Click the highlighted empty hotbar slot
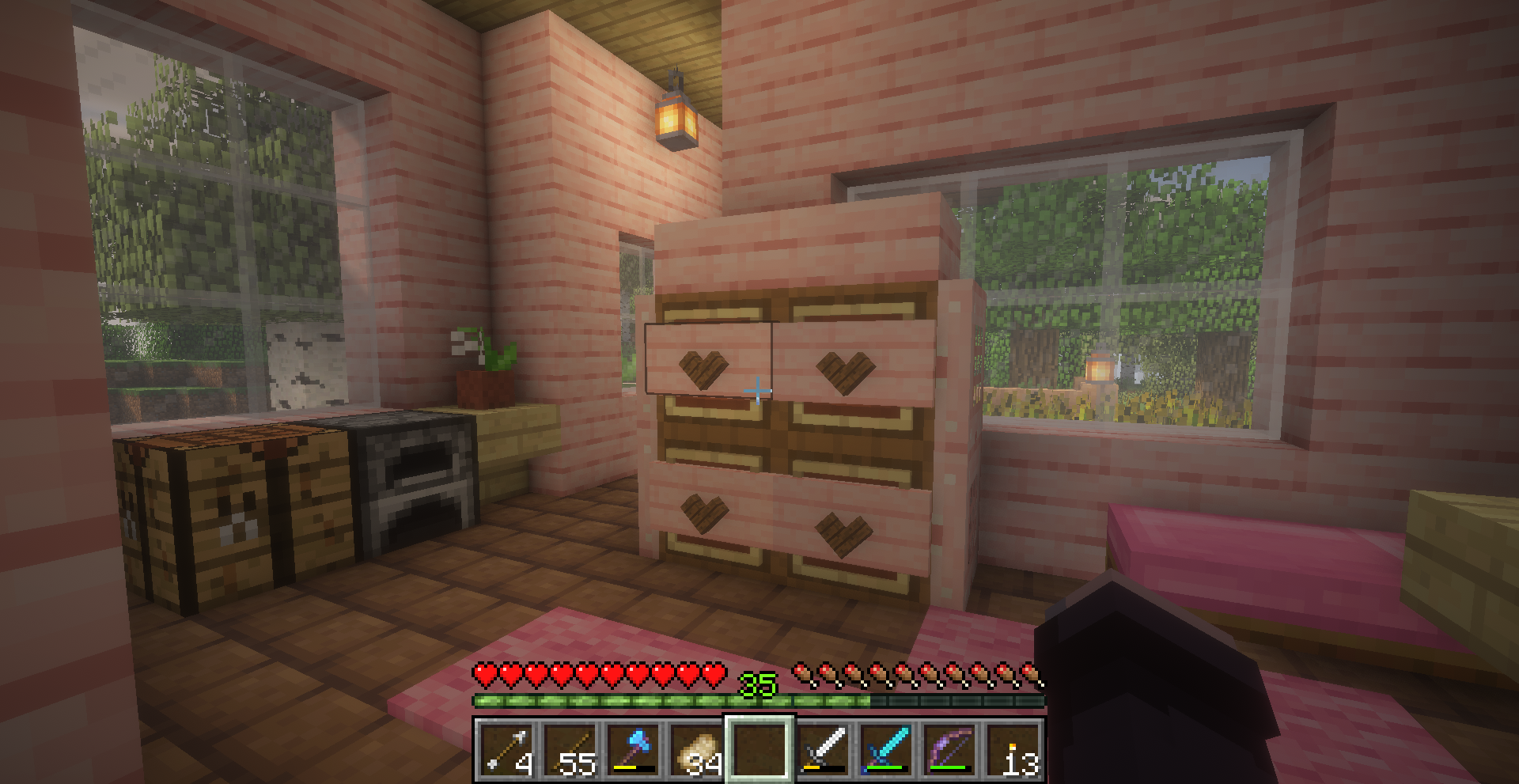Screen dimensions: 1519x784 [759, 748]
